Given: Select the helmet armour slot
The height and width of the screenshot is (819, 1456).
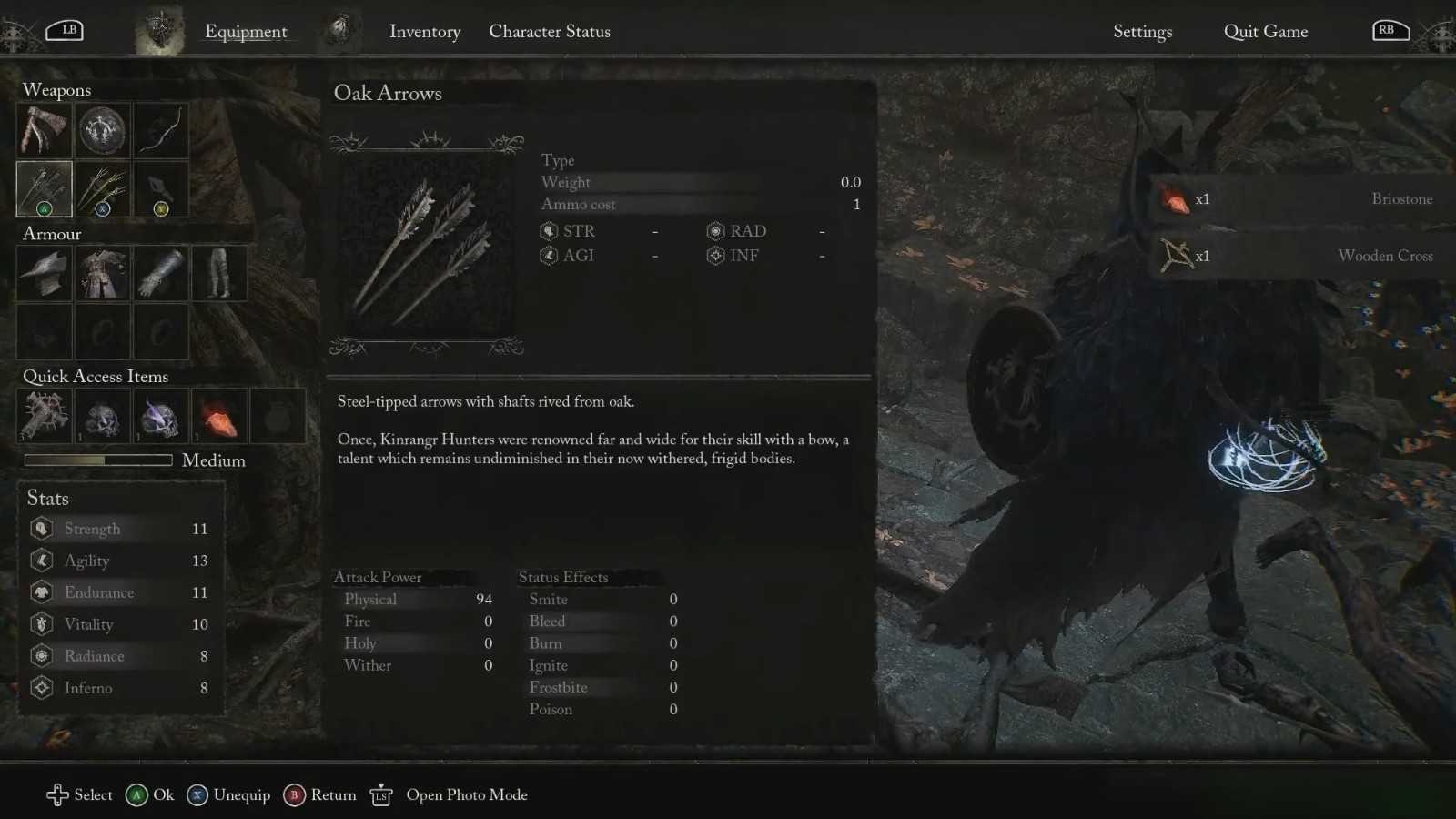Looking at the screenshot, I should click(x=44, y=273).
